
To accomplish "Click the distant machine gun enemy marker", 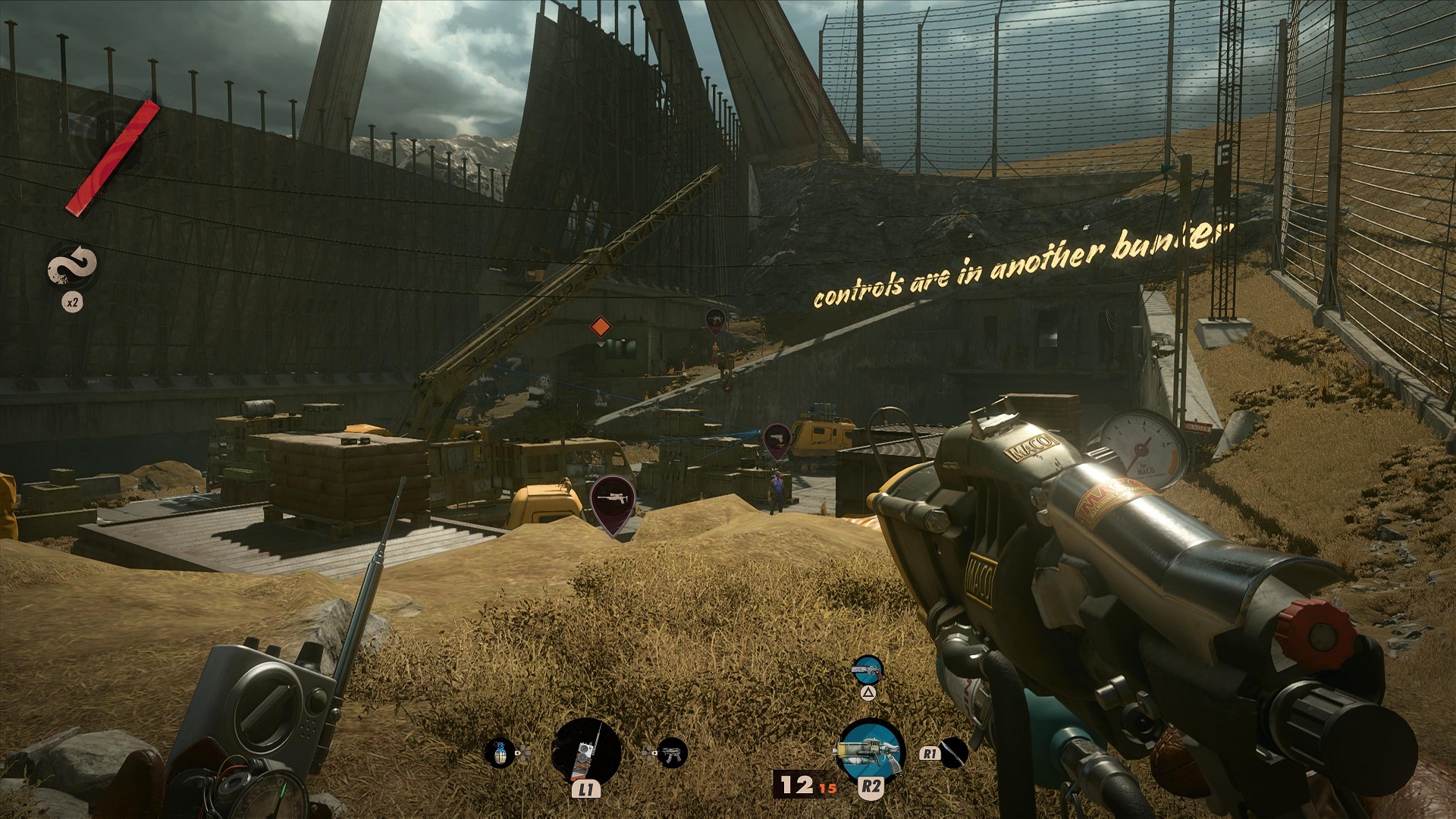I will (x=715, y=320).
